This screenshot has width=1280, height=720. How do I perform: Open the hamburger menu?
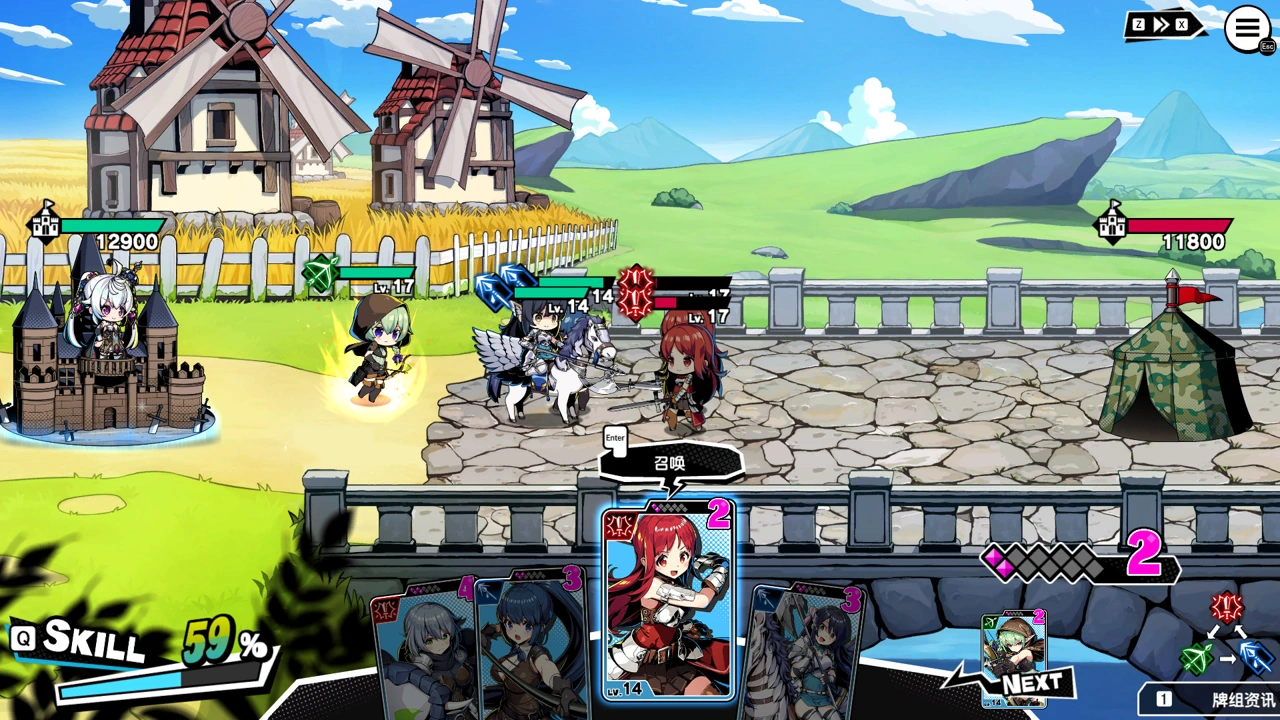[1247, 28]
